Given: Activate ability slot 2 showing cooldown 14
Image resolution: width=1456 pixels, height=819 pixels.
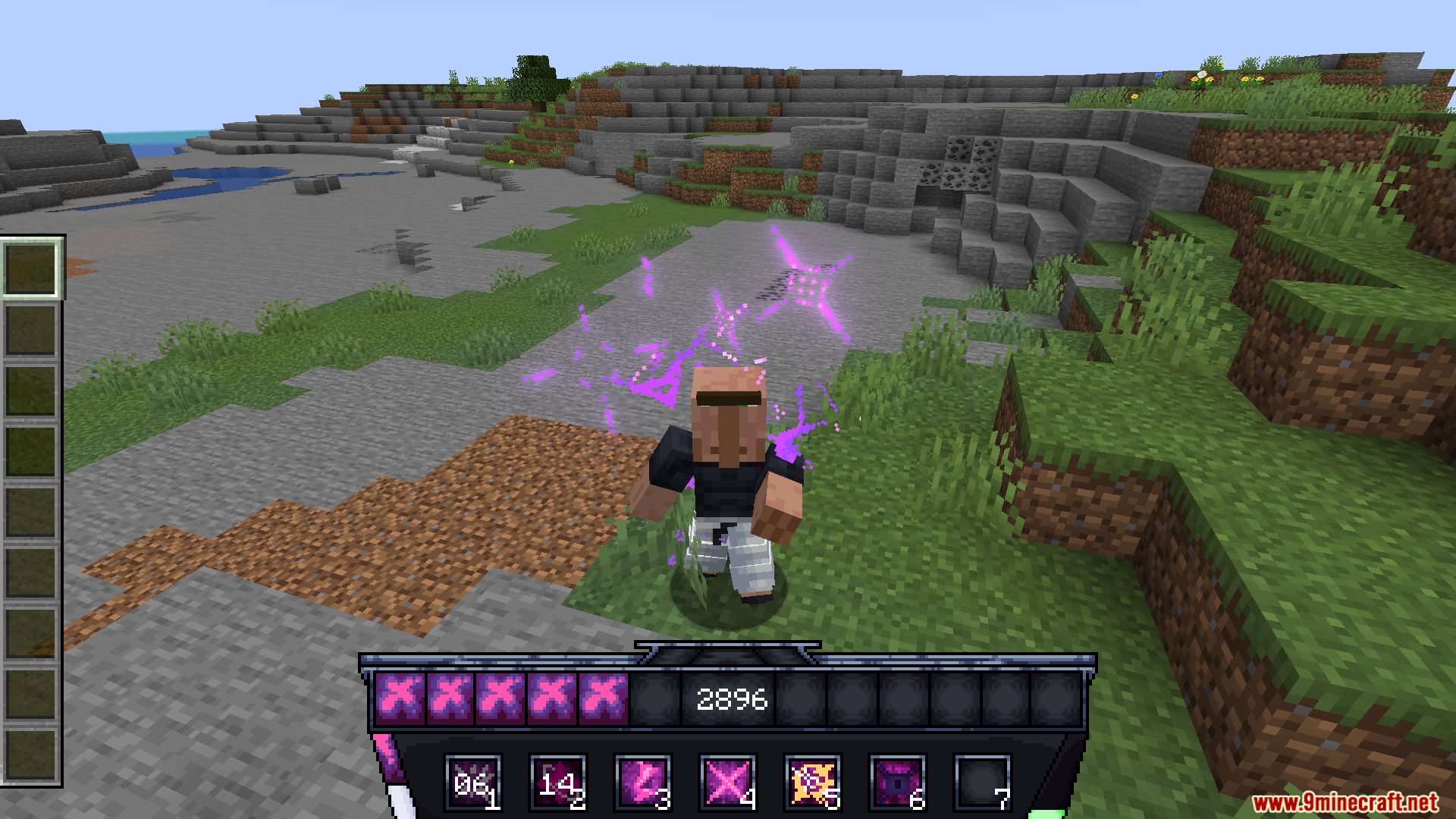Looking at the screenshot, I should pyautogui.click(x=557, y=781).
